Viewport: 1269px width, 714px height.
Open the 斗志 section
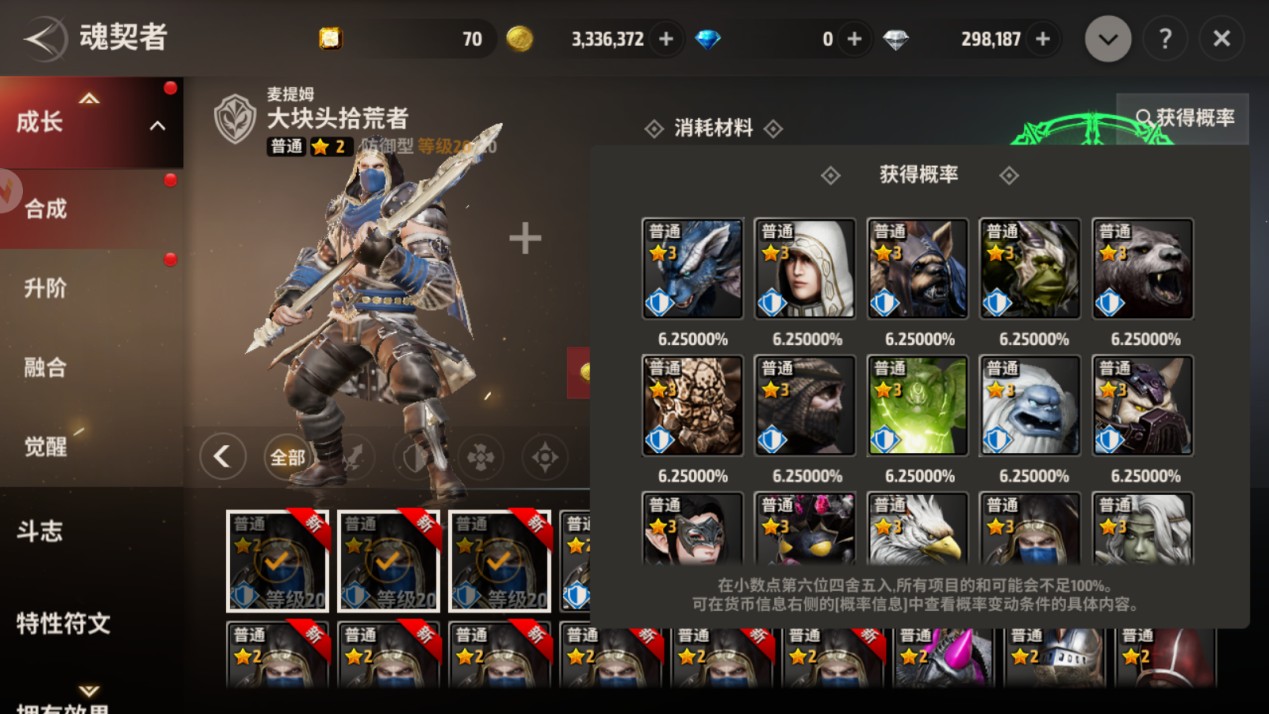pyautogui.click(x=40, y=531)
